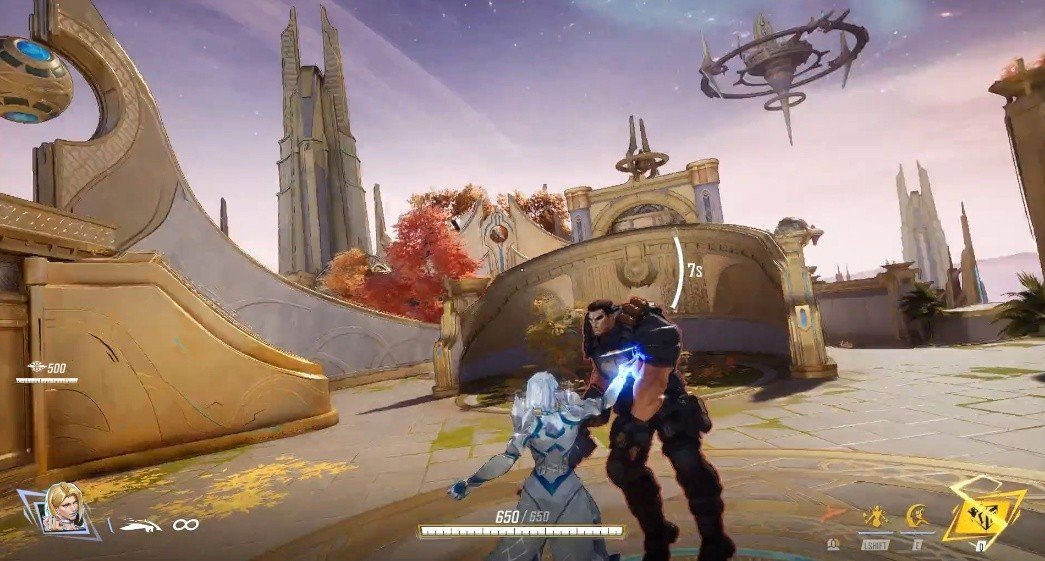Trigger the golden standing-figure ability icon
Image resolution: width=1045 pixels, height=561 pixels.
[875, 516]
